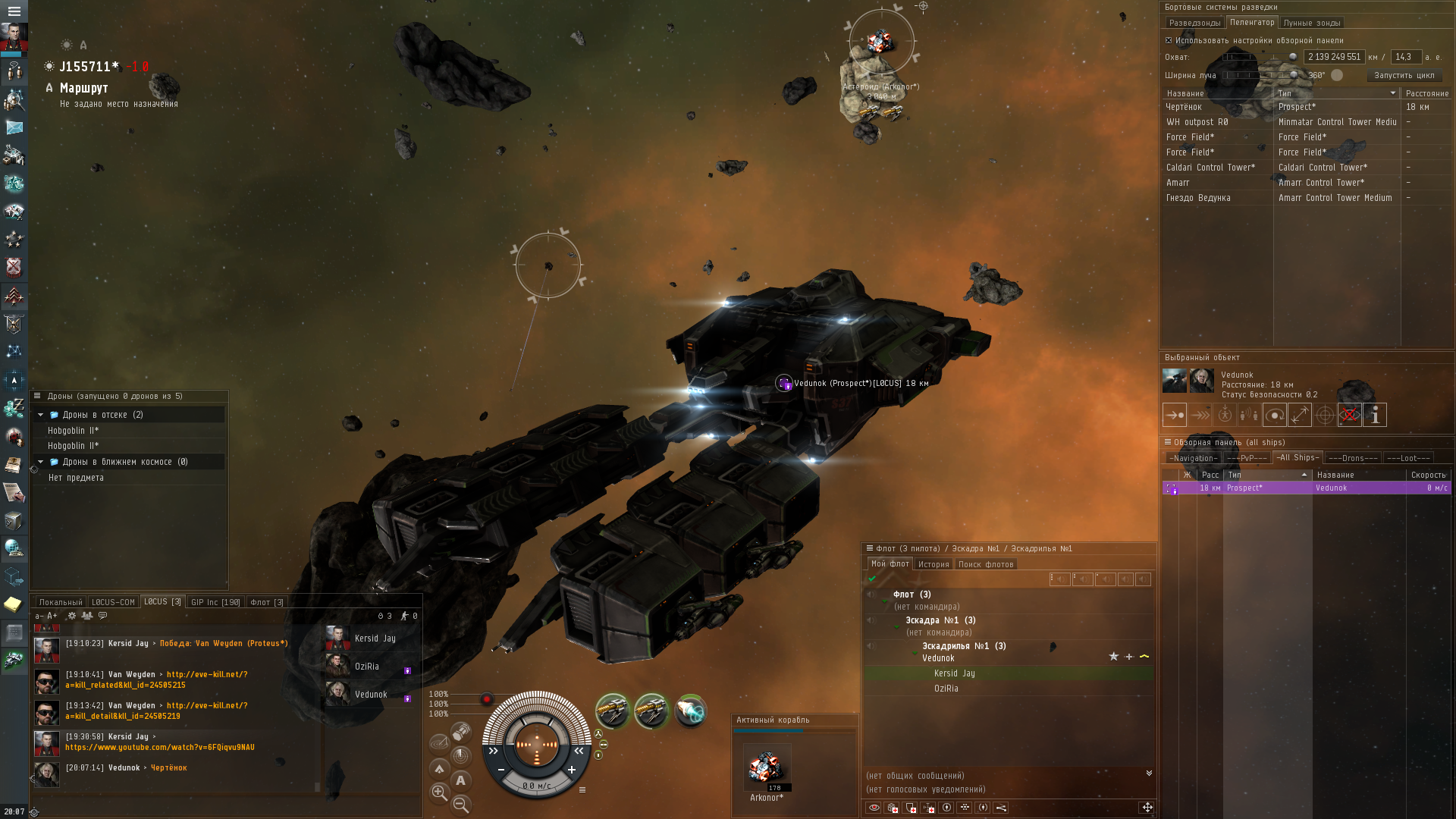The image size is (1456, 819).
Task: Open the main menu hamburger button
Action: (x=14, y=11)
